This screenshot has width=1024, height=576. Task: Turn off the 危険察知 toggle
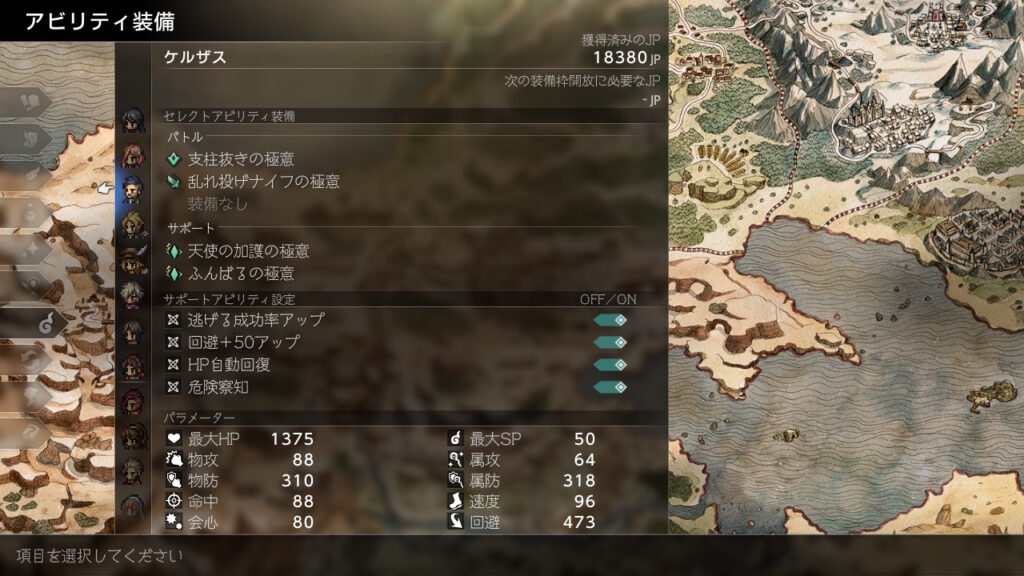610,387
